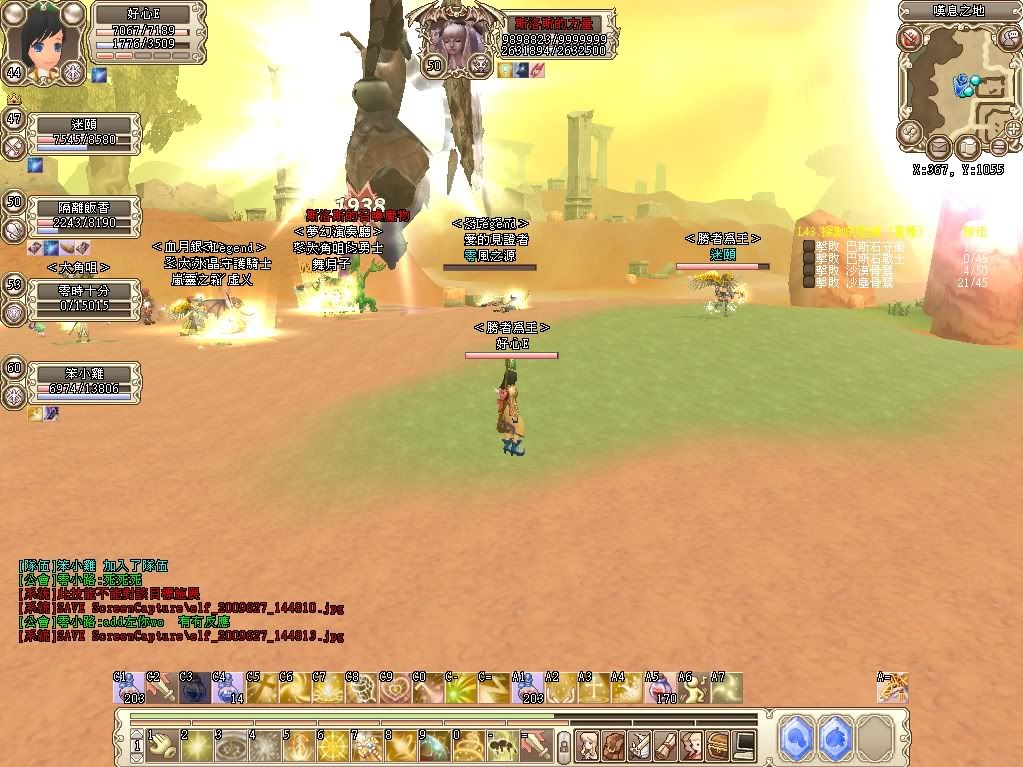Zoom out the minimap with minus button
This screenshot has width=1023, height=767.
click(x=997, y=147)
